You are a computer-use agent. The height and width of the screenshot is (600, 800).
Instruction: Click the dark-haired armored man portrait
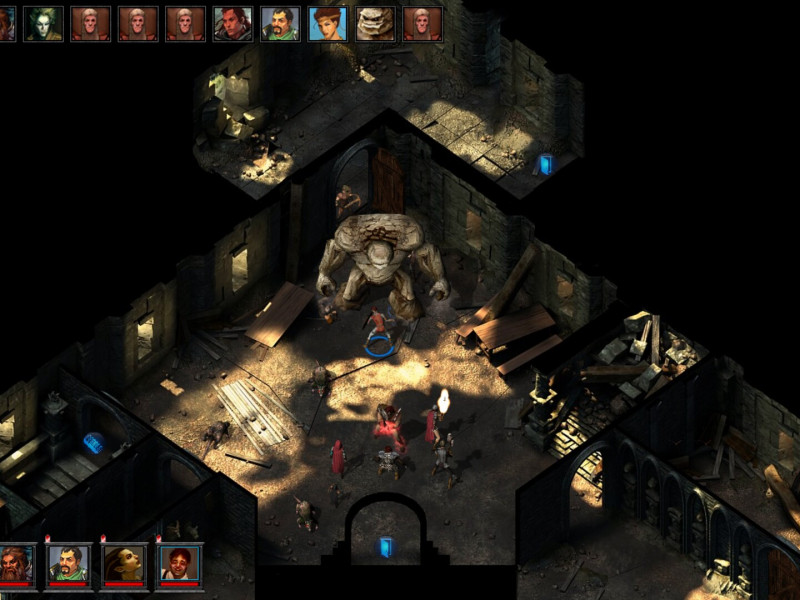click(x=233, y=23)
